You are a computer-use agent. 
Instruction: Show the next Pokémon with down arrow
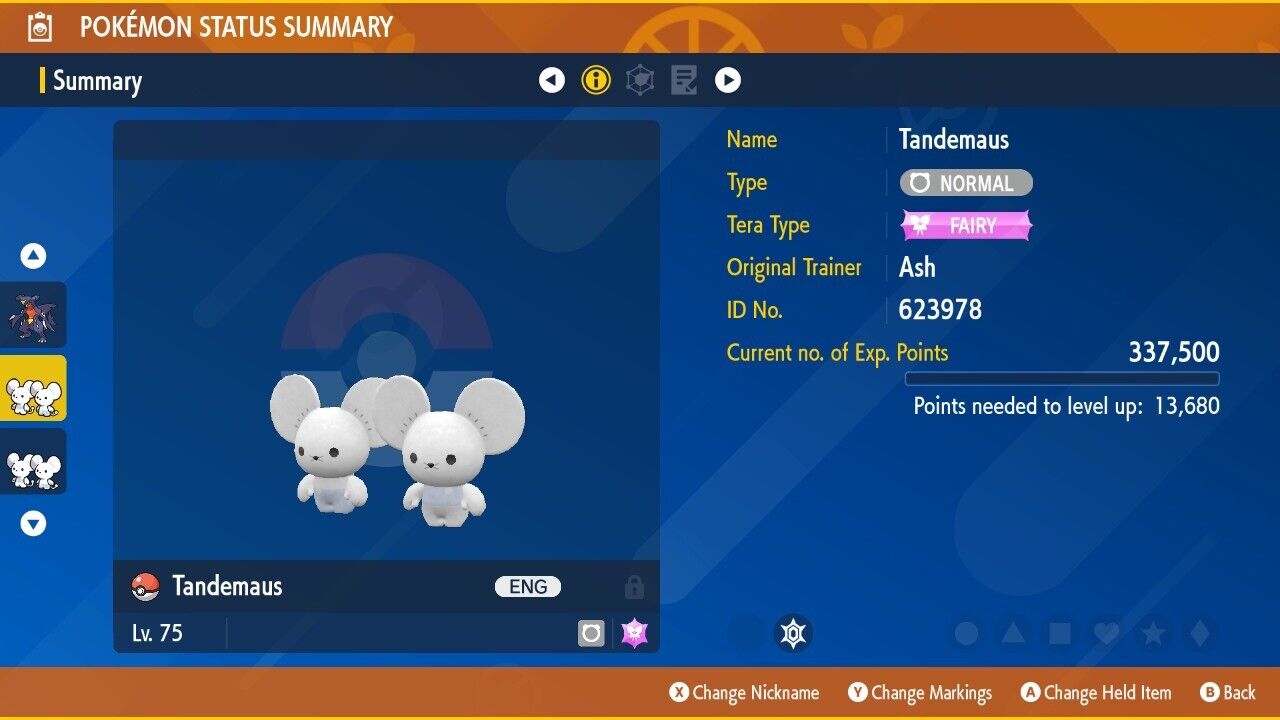(34, 523)
